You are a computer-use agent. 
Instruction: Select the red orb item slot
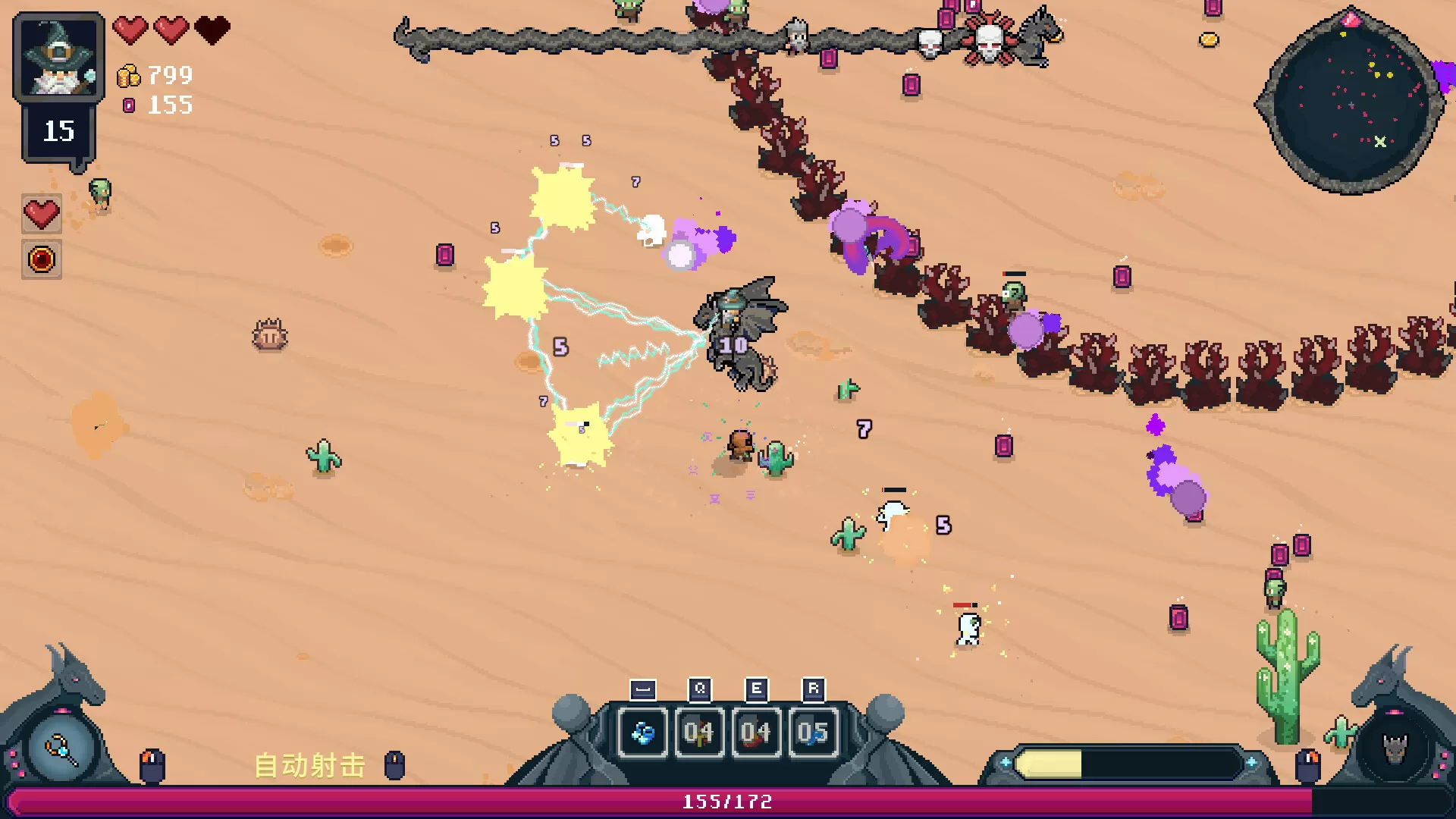42,260
